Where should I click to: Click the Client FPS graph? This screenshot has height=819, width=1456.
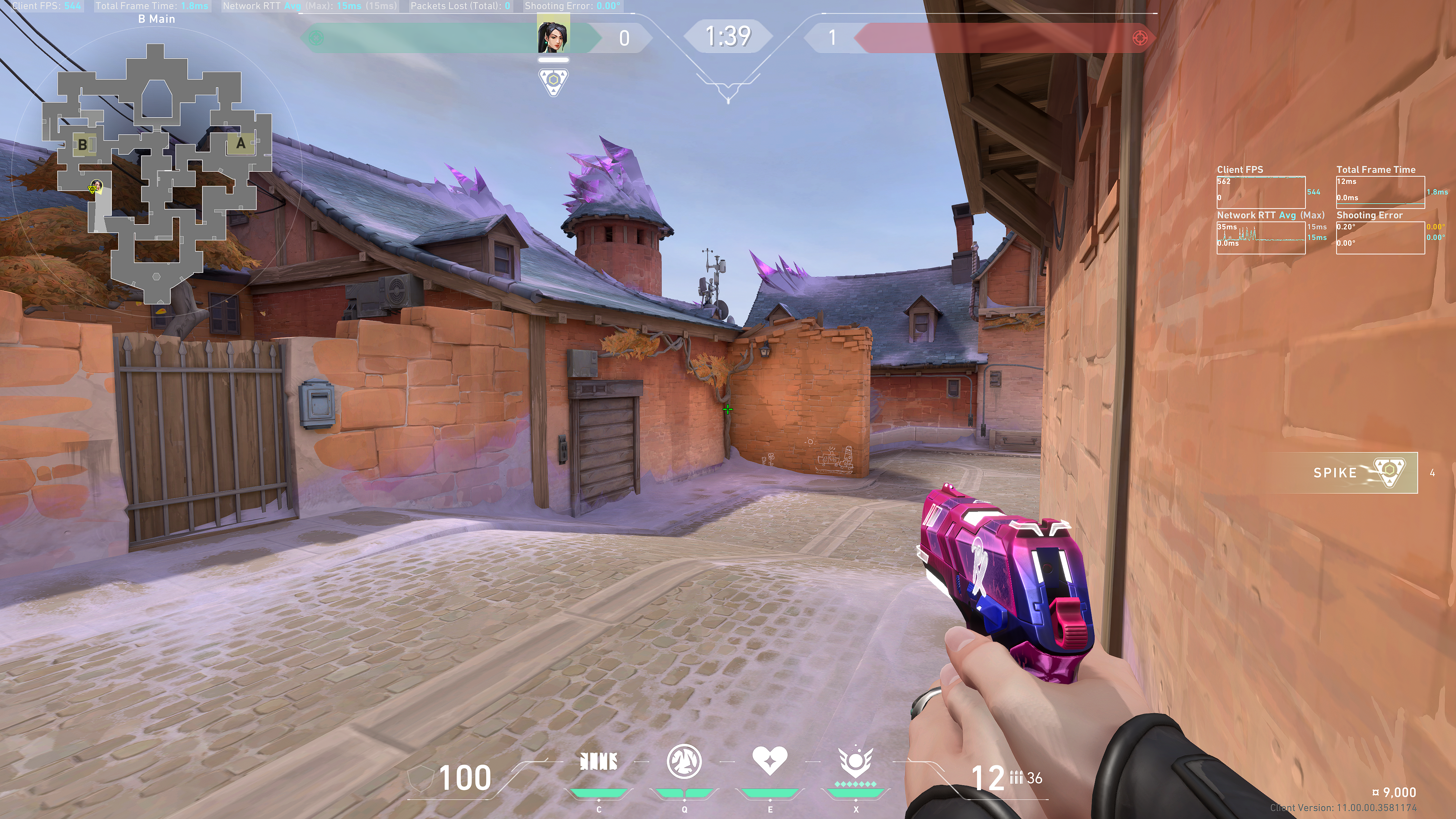tap(1260, 192)
